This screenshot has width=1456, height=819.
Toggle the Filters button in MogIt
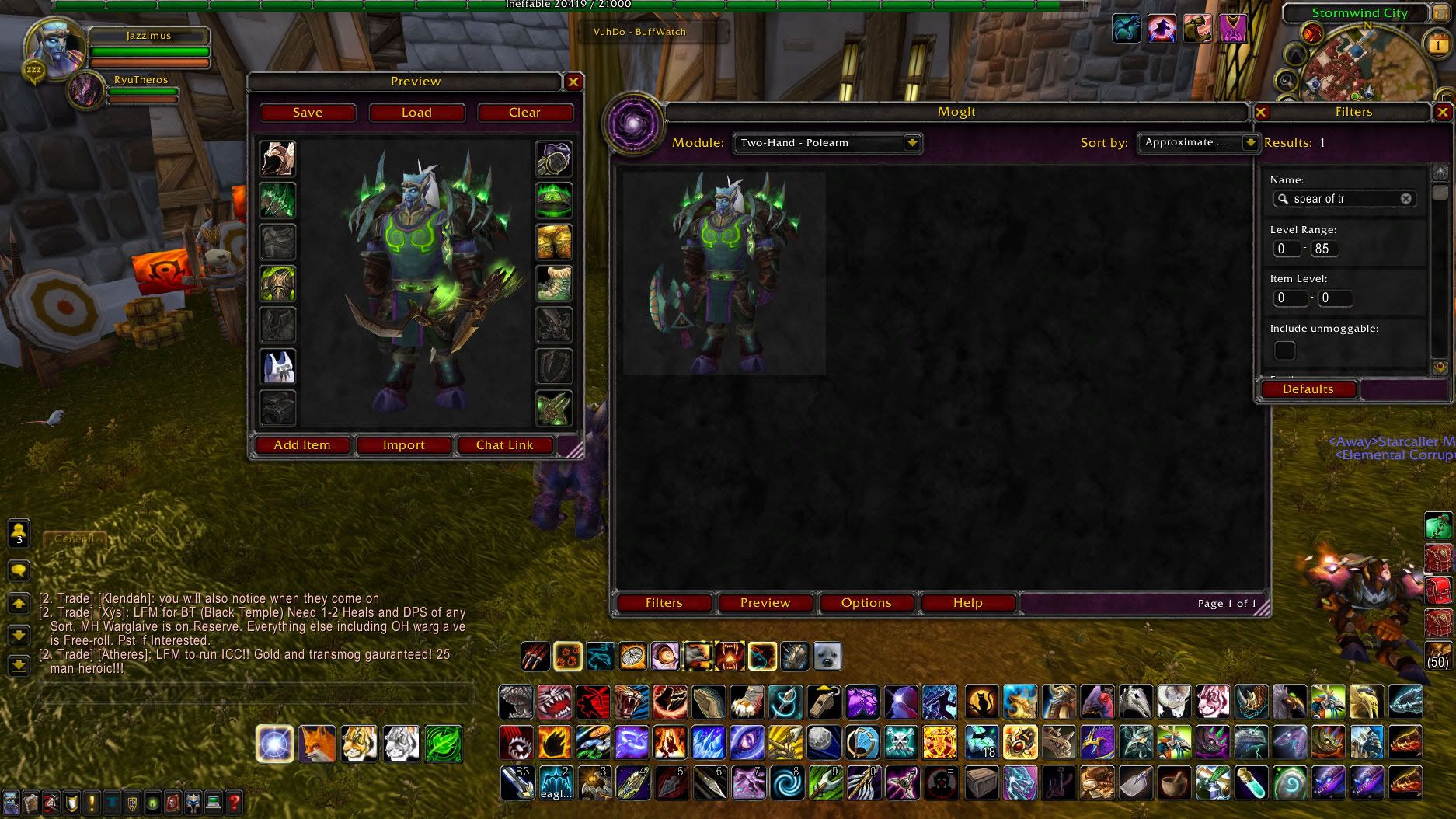click(x=664, y=603)
